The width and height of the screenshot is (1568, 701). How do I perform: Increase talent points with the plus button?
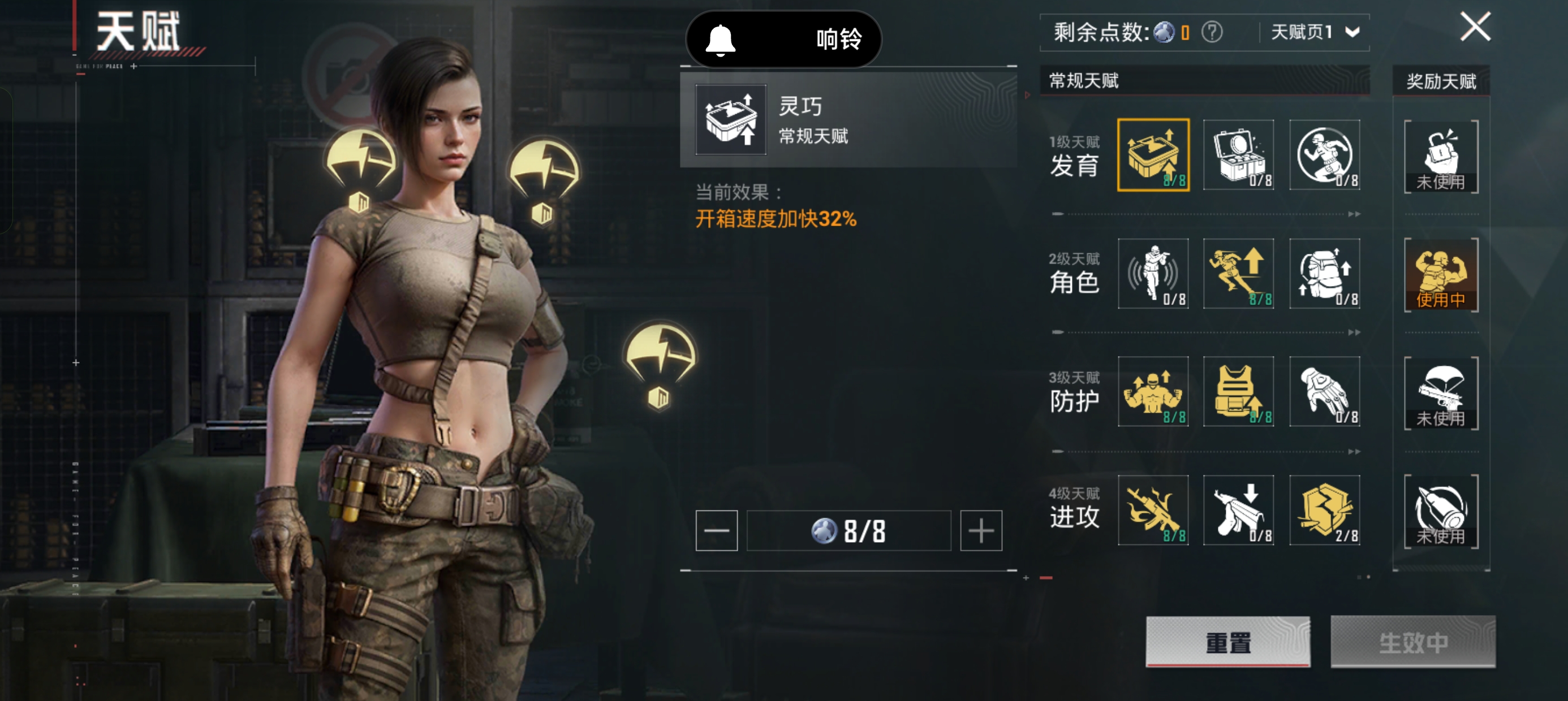(x=981, y=531)
